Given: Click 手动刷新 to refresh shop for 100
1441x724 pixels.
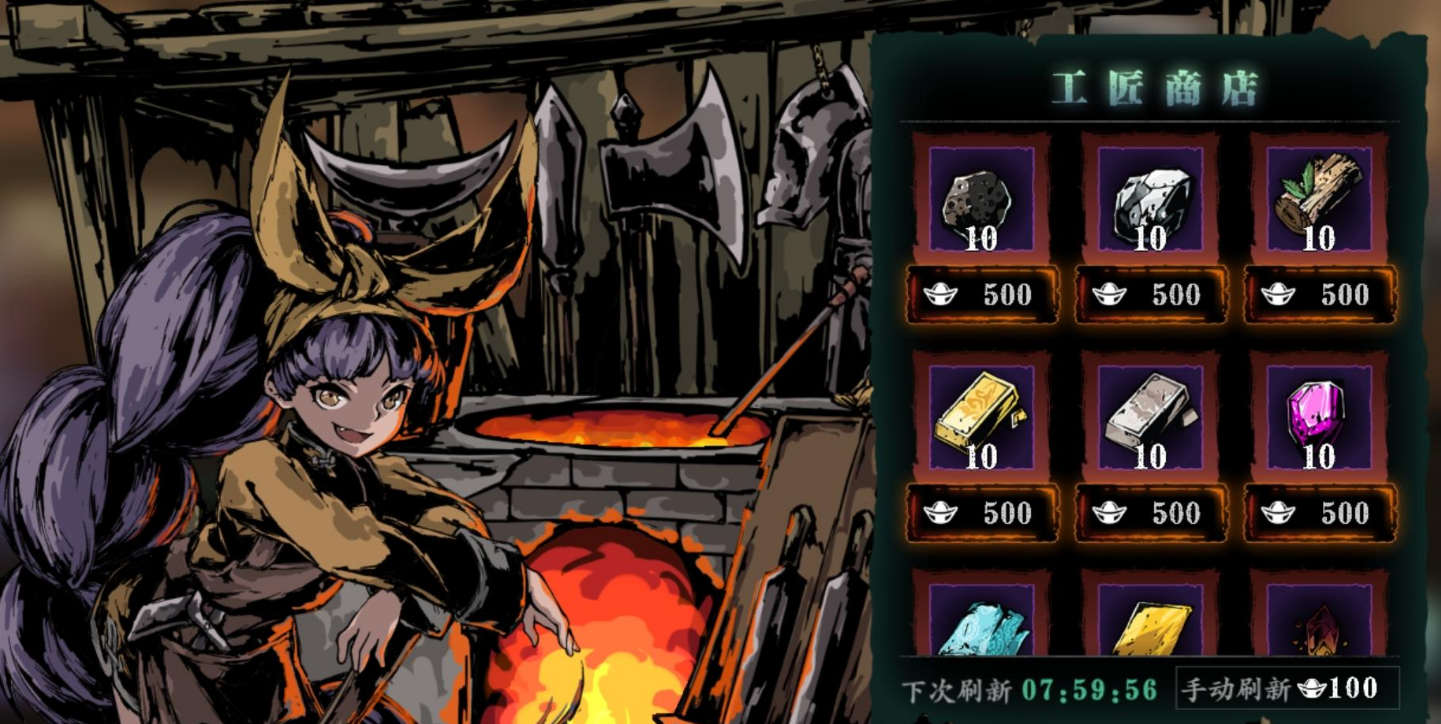Looking at the screenshot, I should click(x=1286, y=689).
